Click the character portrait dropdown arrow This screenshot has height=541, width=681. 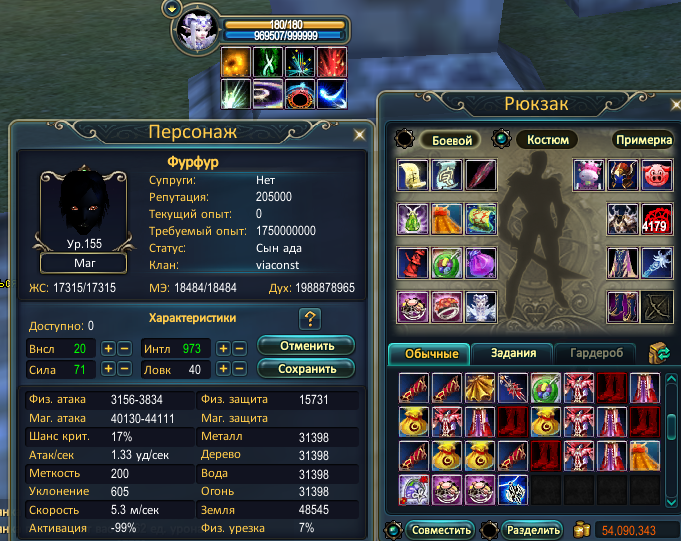172,9
